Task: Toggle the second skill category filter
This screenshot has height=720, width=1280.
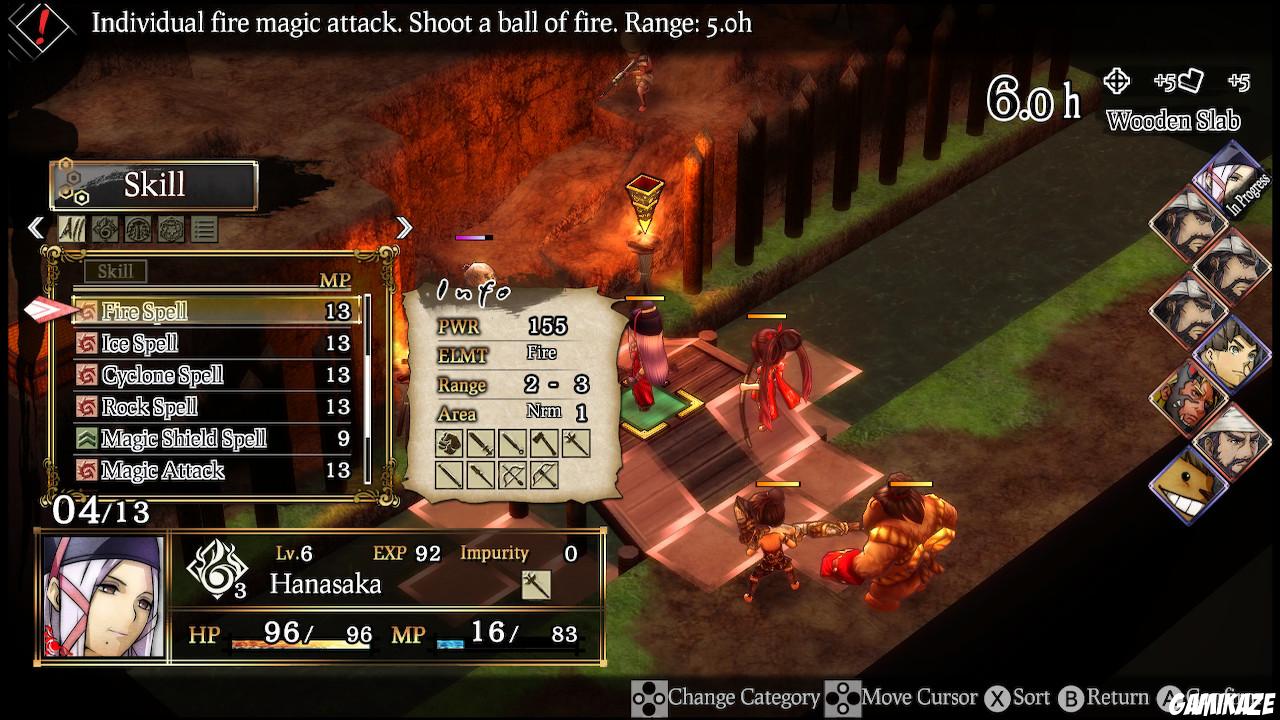Action: pos(103,229)
